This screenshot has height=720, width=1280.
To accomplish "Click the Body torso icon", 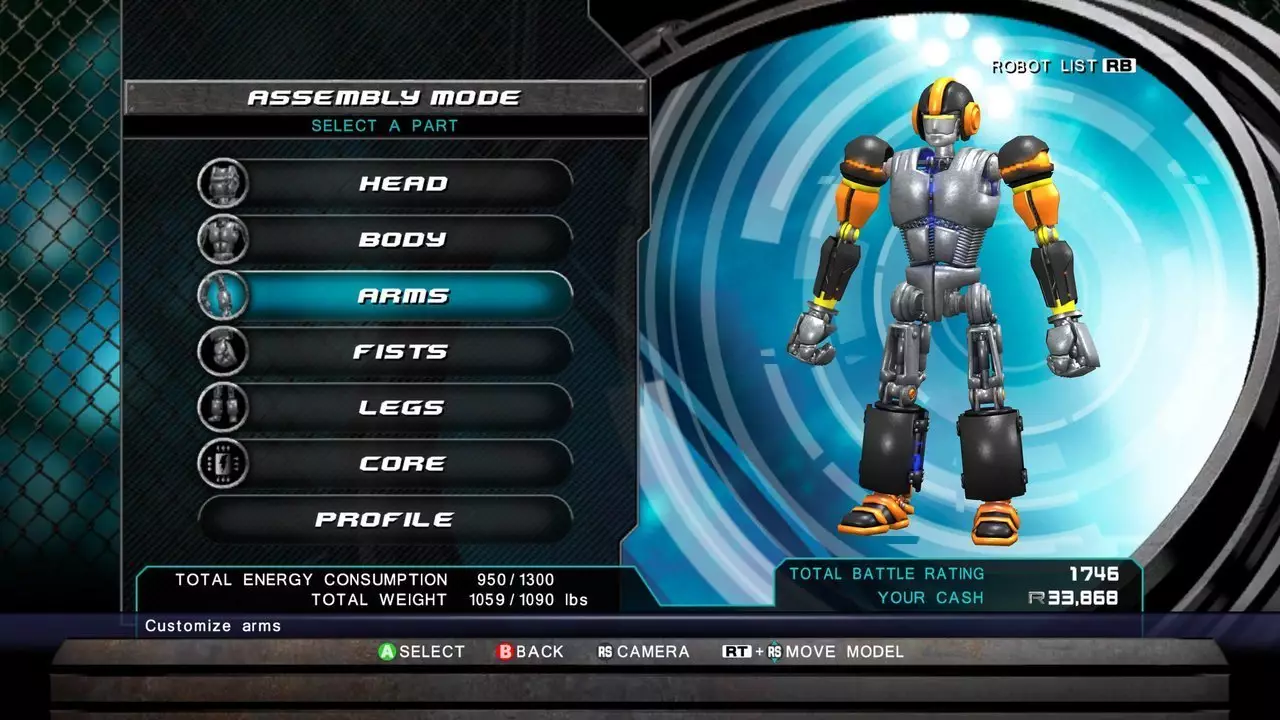I will pyautogui.click(x=222, y=239).
